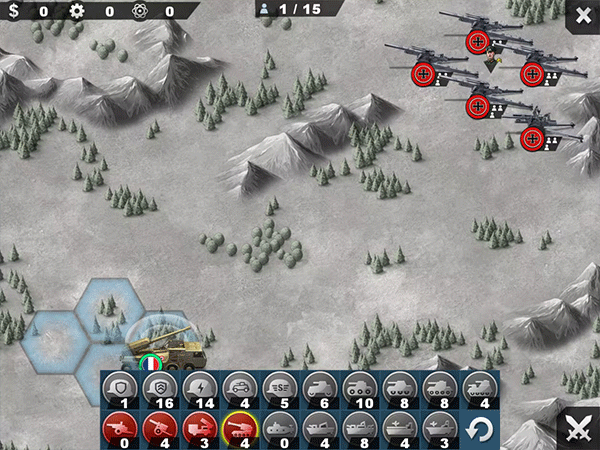Choose the armored car unit with 6
The width and height of the screenshot is (600, 450).
pyautogui.click(x=319, y=387)
